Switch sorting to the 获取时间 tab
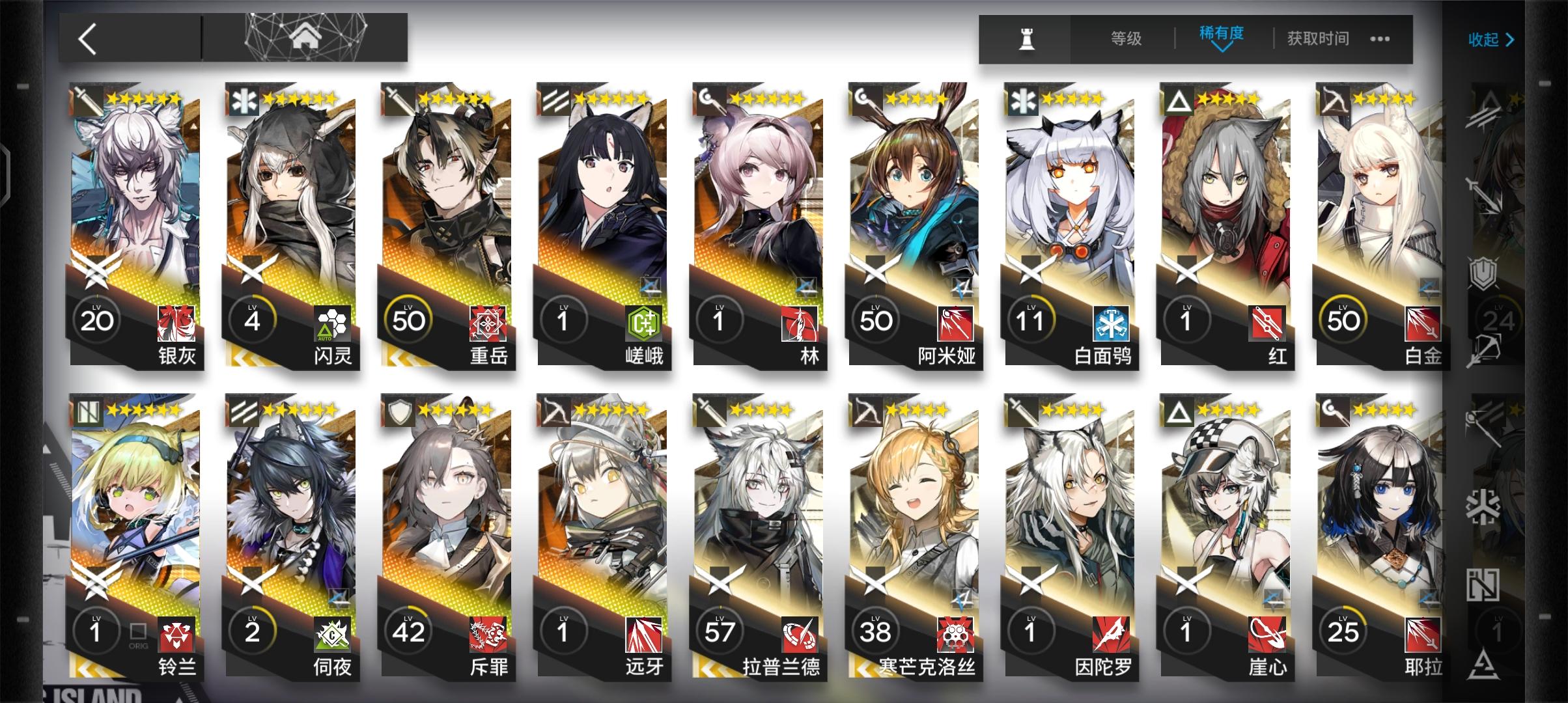 1317,38
